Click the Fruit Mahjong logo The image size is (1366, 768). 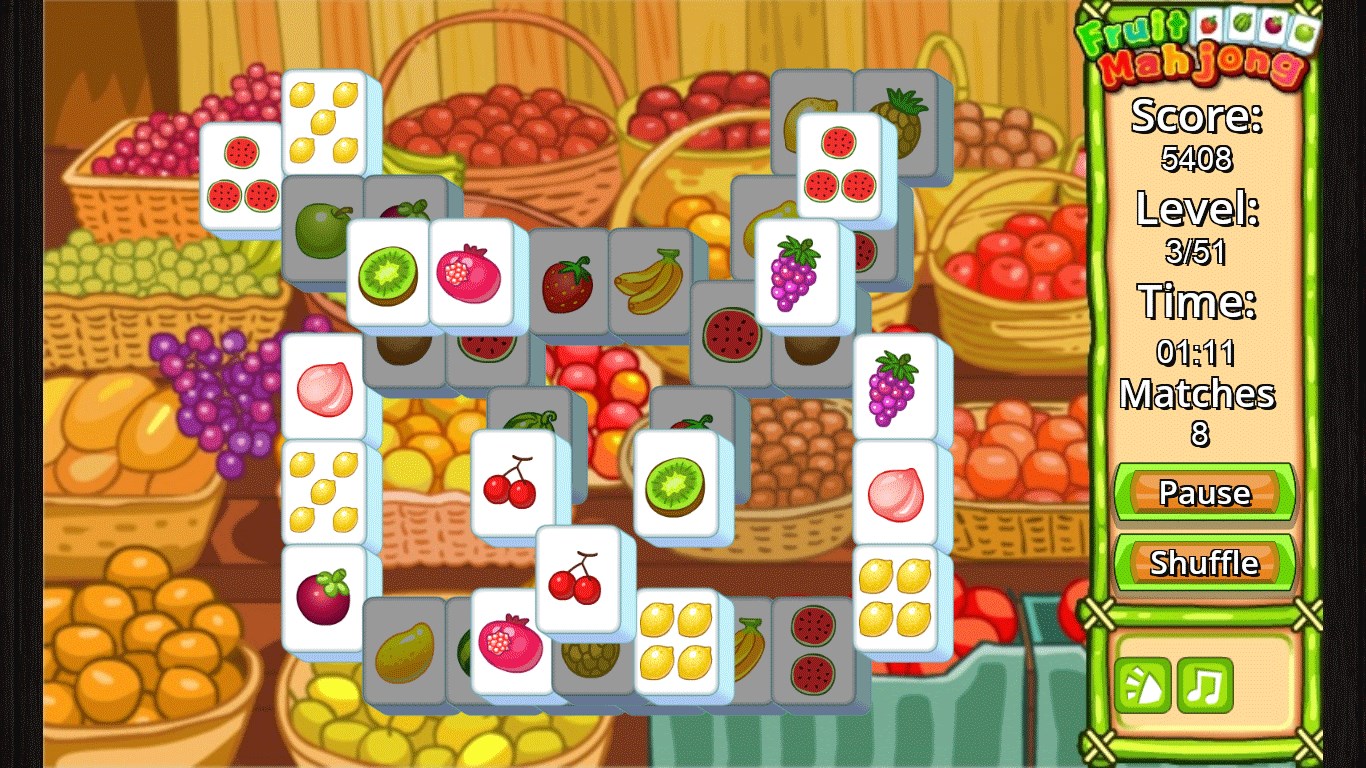pyautogui.click(x=1203, y=45)
